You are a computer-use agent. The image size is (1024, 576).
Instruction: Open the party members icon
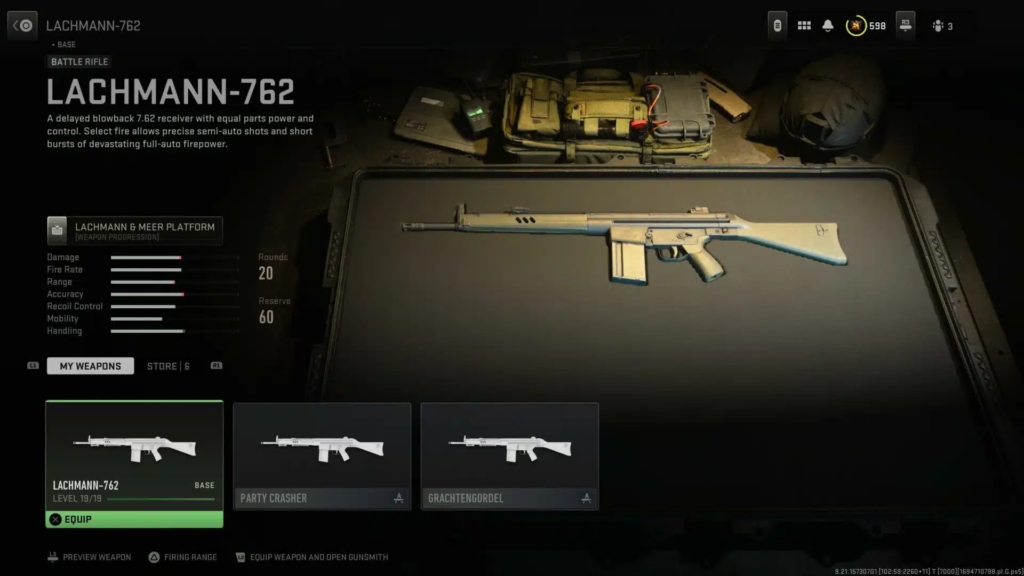[941, 26]
